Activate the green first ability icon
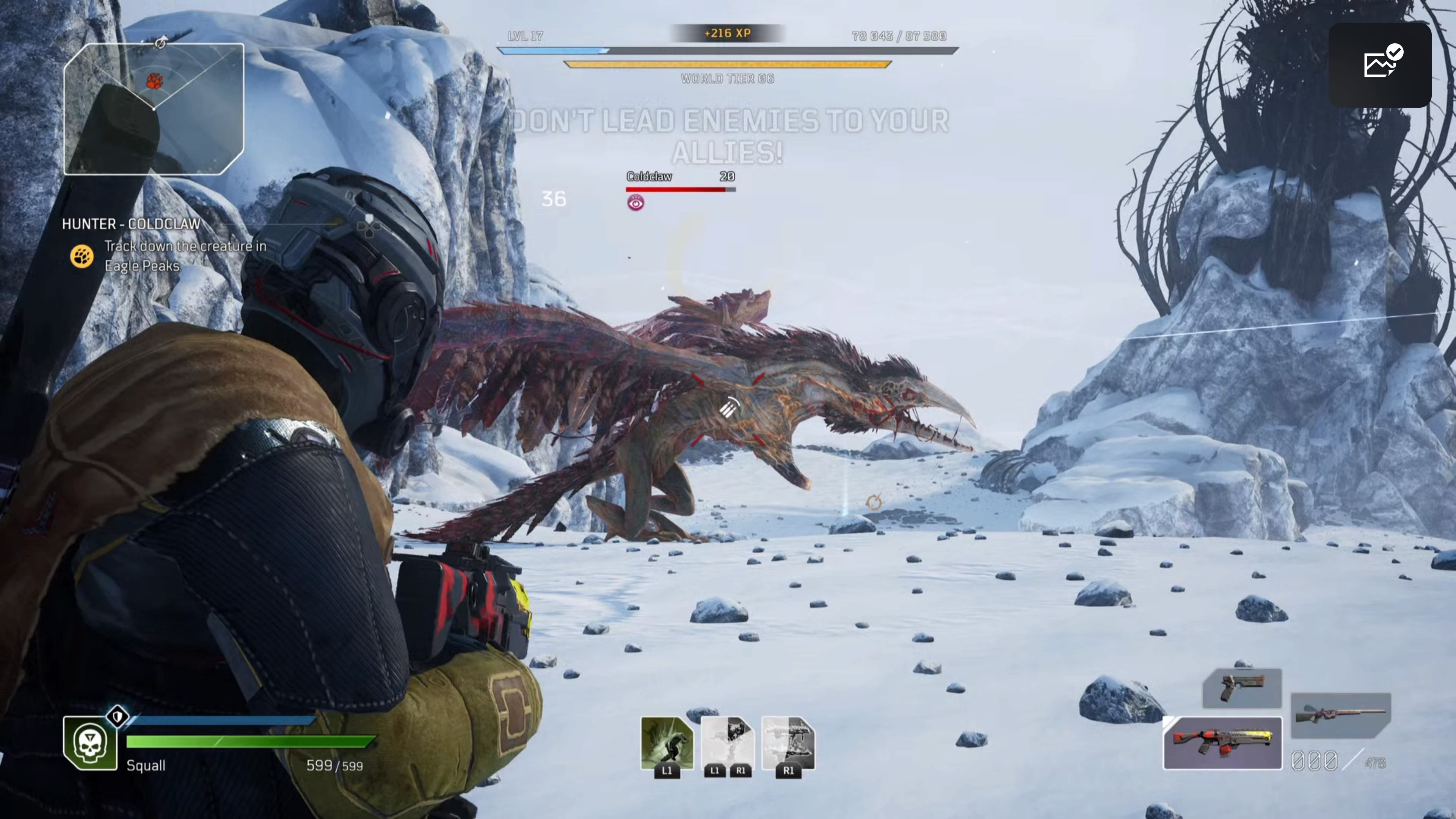This screenshot has height=819, width=1456. [667, 743]
